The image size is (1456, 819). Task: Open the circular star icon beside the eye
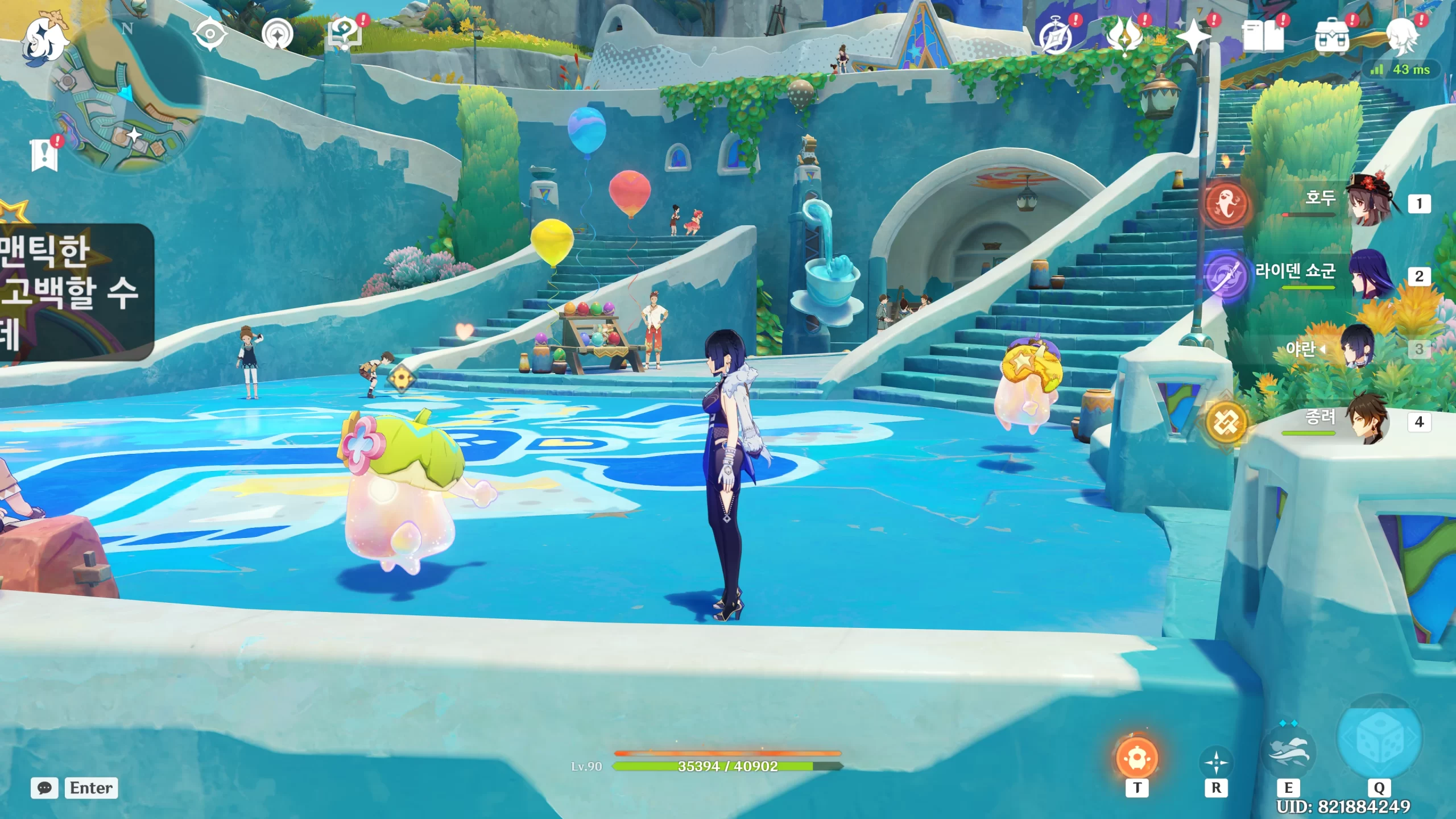pyautogui.click(x=278, y=35)
